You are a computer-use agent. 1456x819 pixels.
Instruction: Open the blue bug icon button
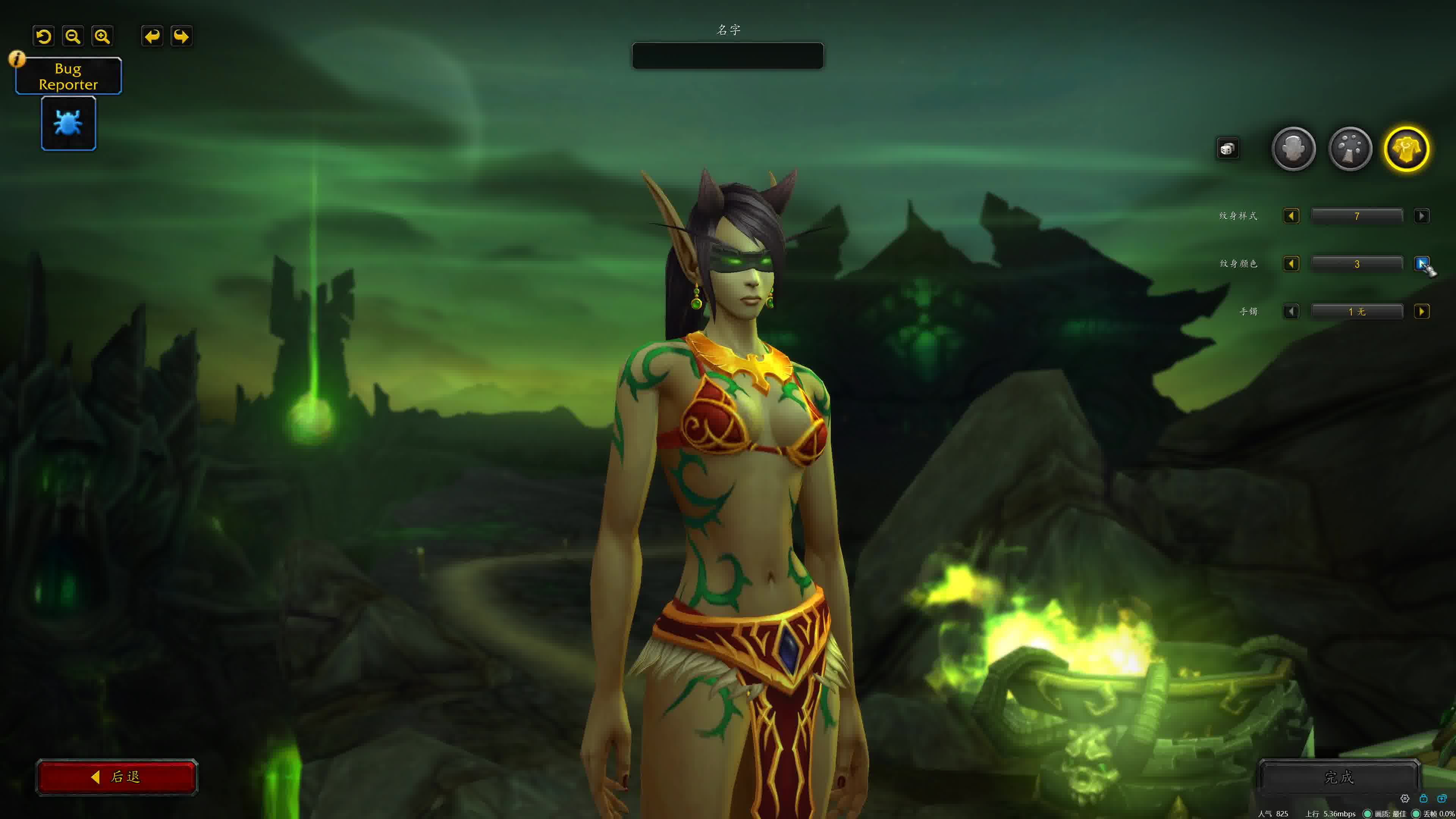pos(68,123)
